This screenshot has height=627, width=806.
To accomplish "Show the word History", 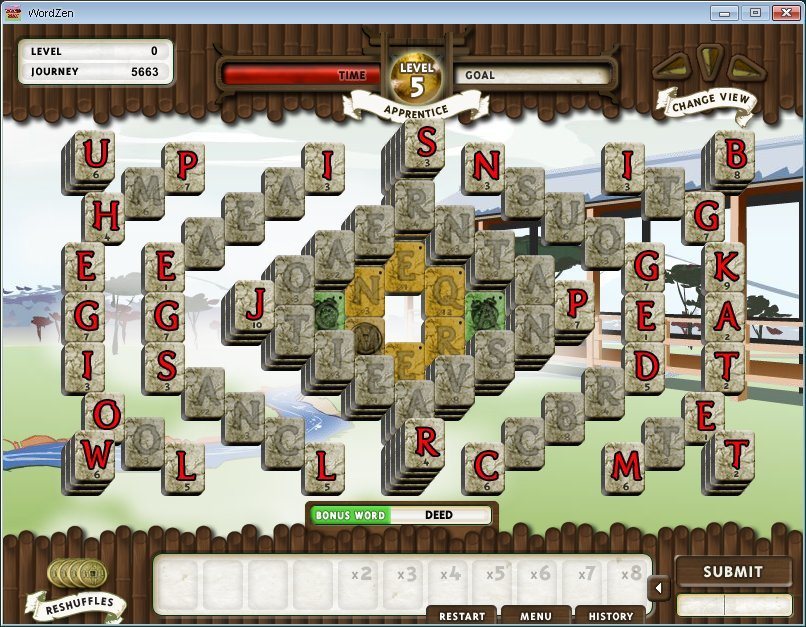I will pyautogui.click(x=610, y=616).
